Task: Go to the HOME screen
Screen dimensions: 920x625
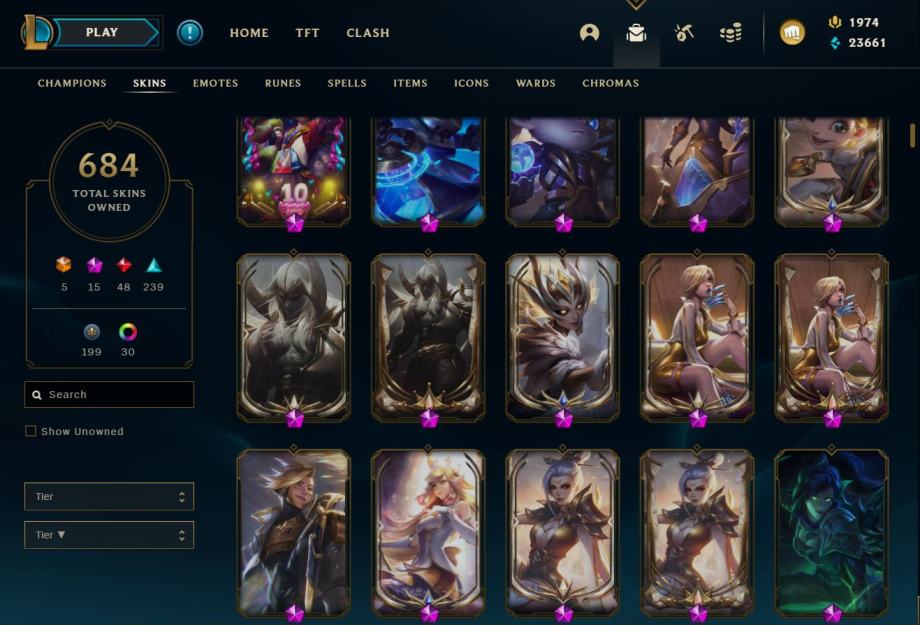Action: coord(249,33)
